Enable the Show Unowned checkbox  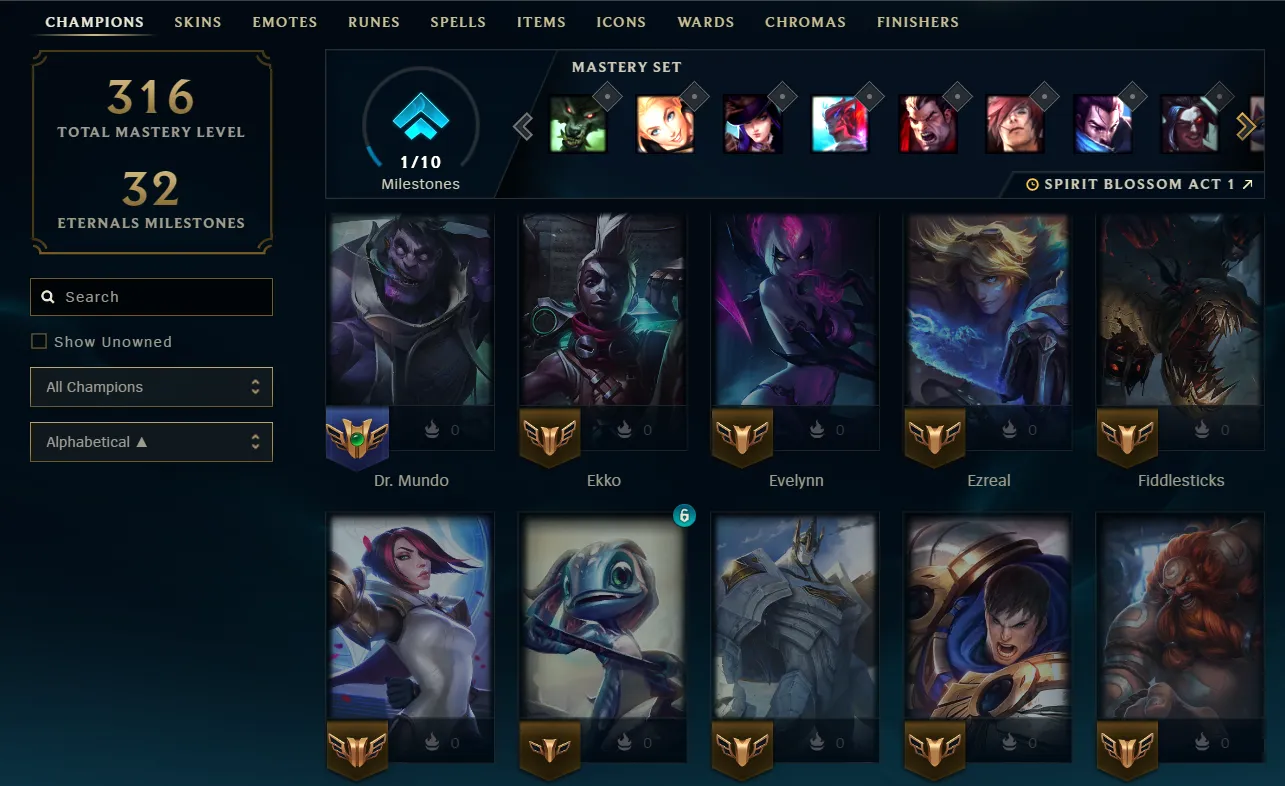pos(38,340)
